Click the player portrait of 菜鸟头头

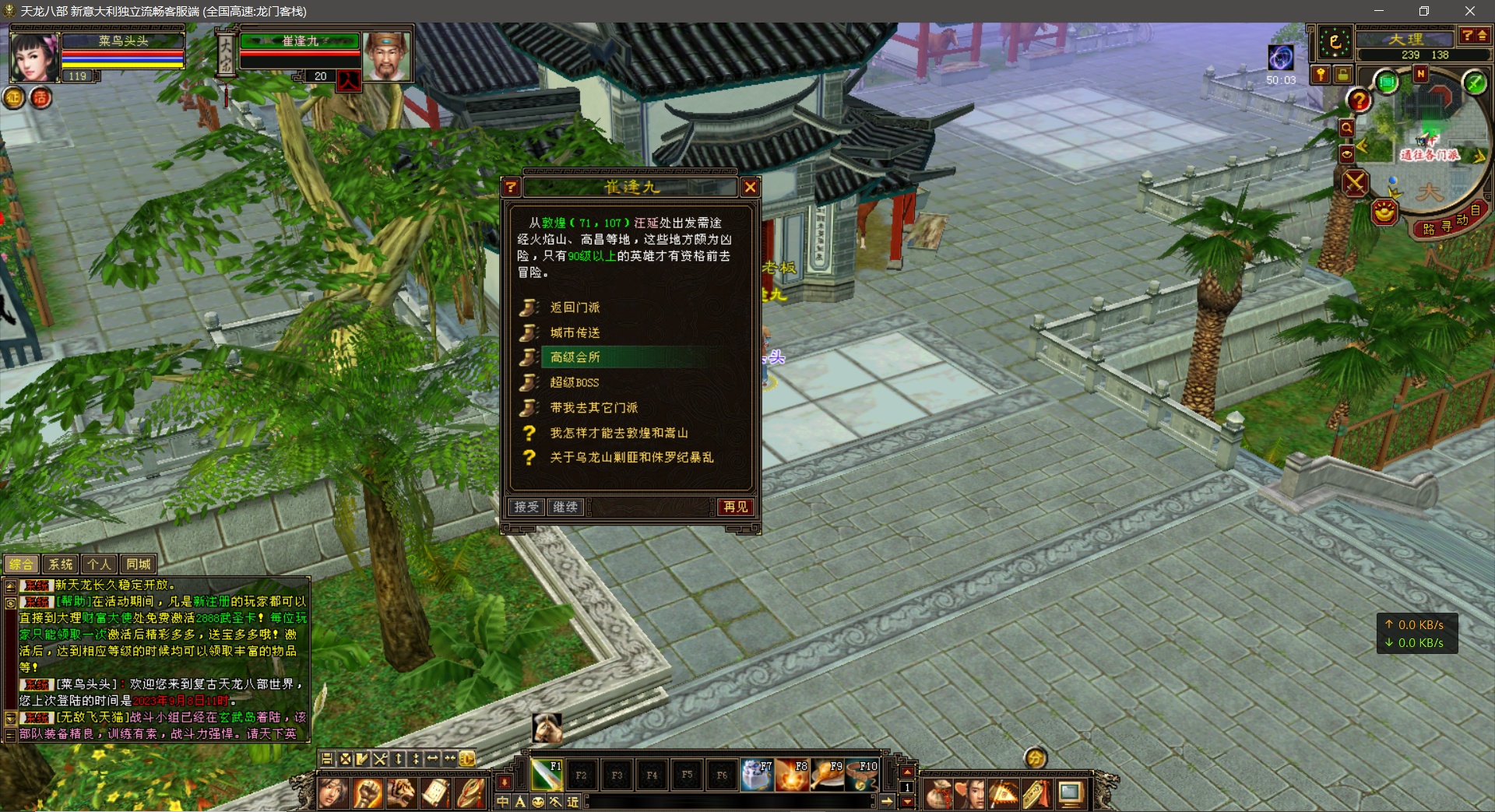click(34, 57)
